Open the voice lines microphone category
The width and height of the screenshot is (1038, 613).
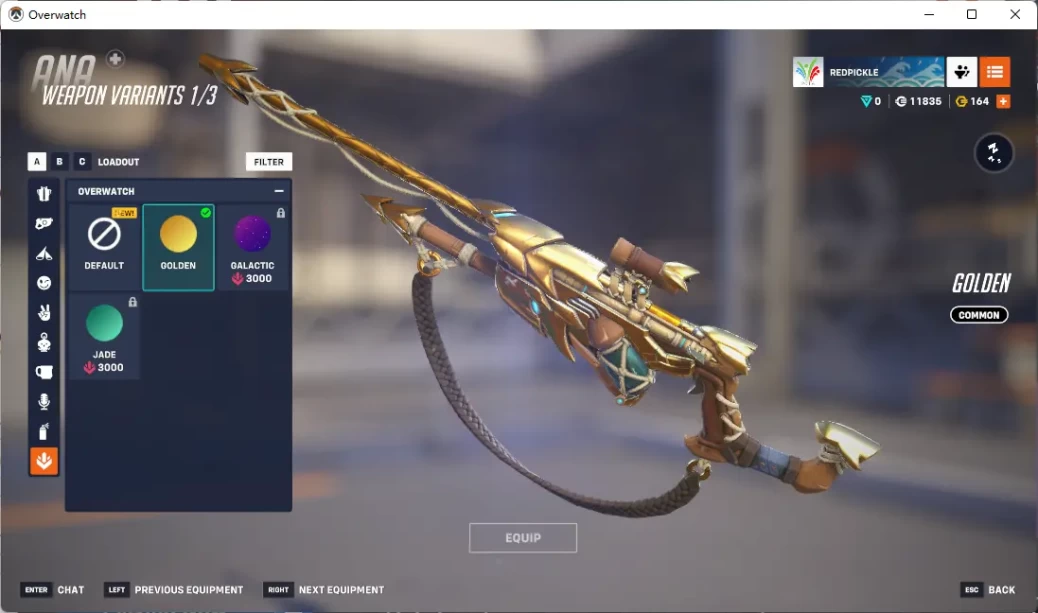point(44,402)
